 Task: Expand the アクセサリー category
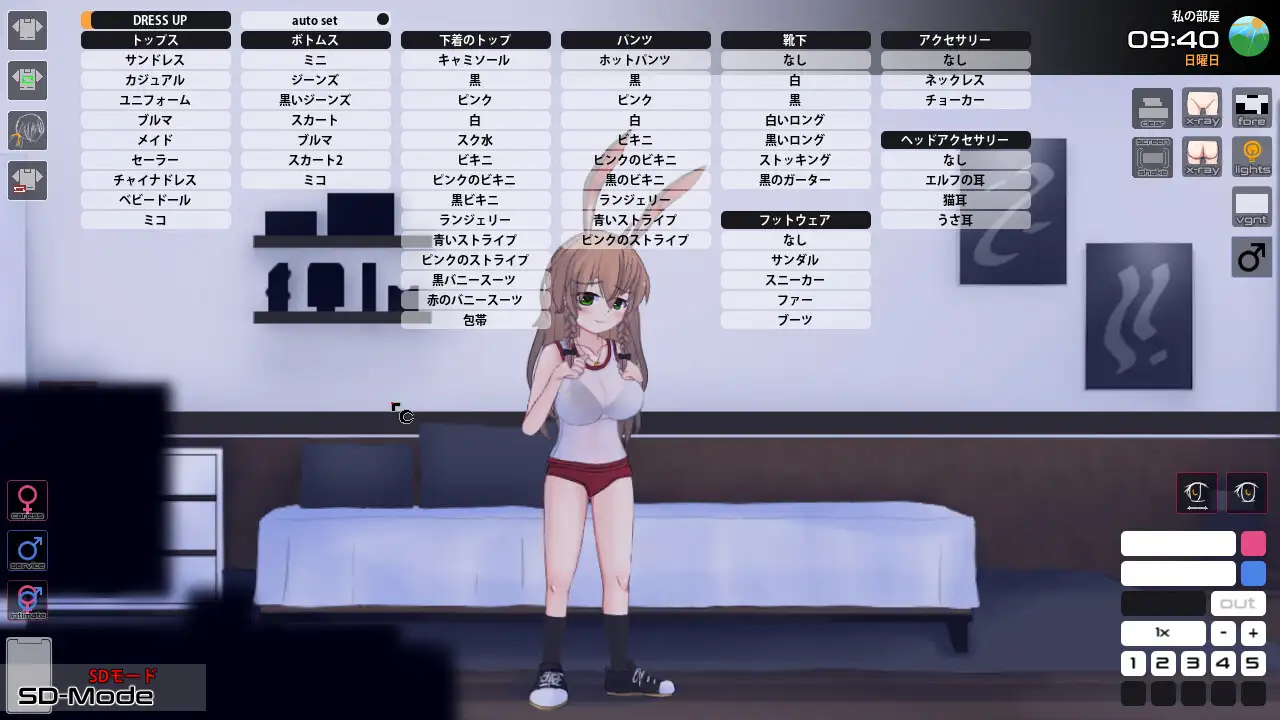pos(955,40)
